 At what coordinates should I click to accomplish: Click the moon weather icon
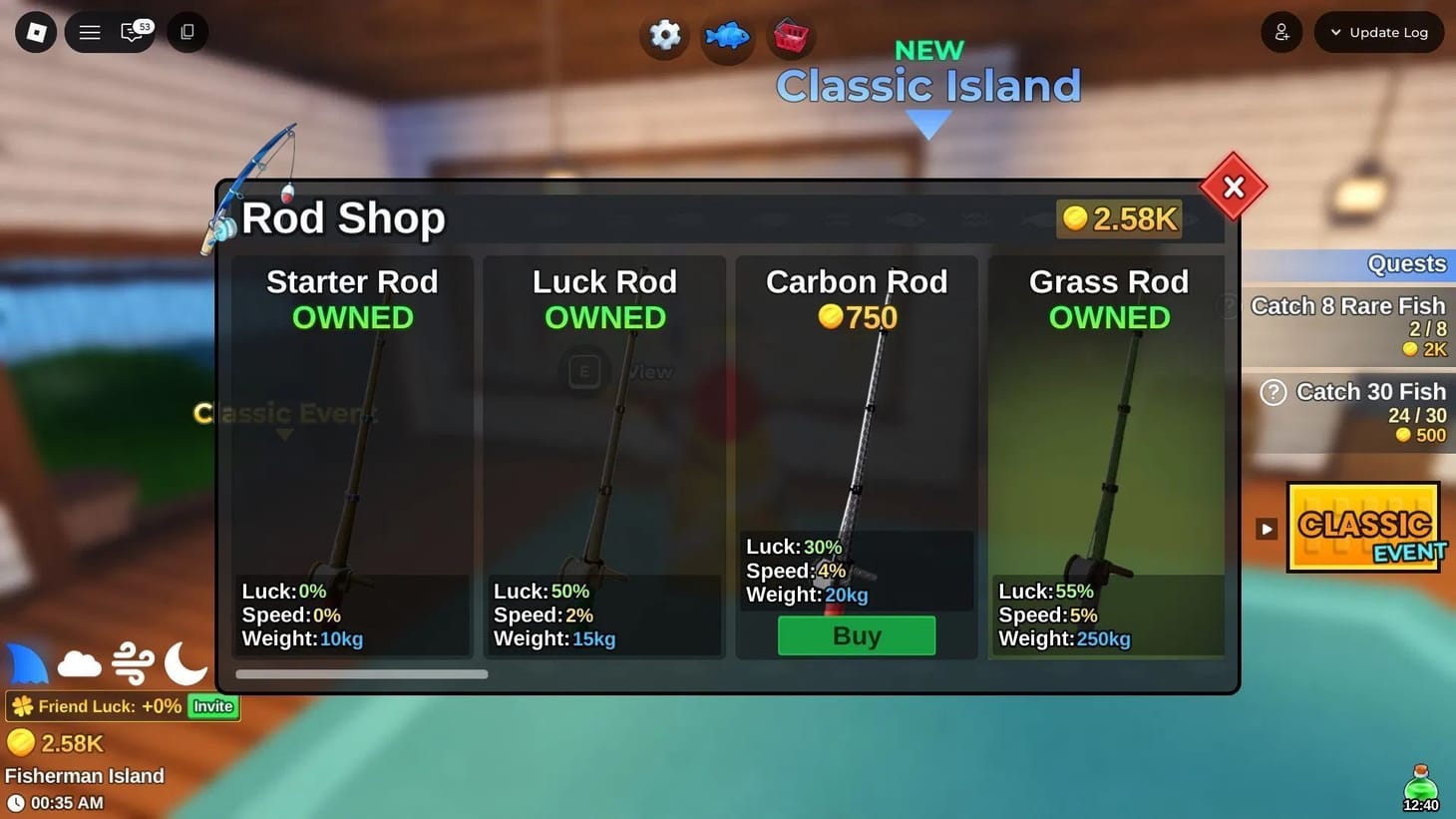click(185, 661)
